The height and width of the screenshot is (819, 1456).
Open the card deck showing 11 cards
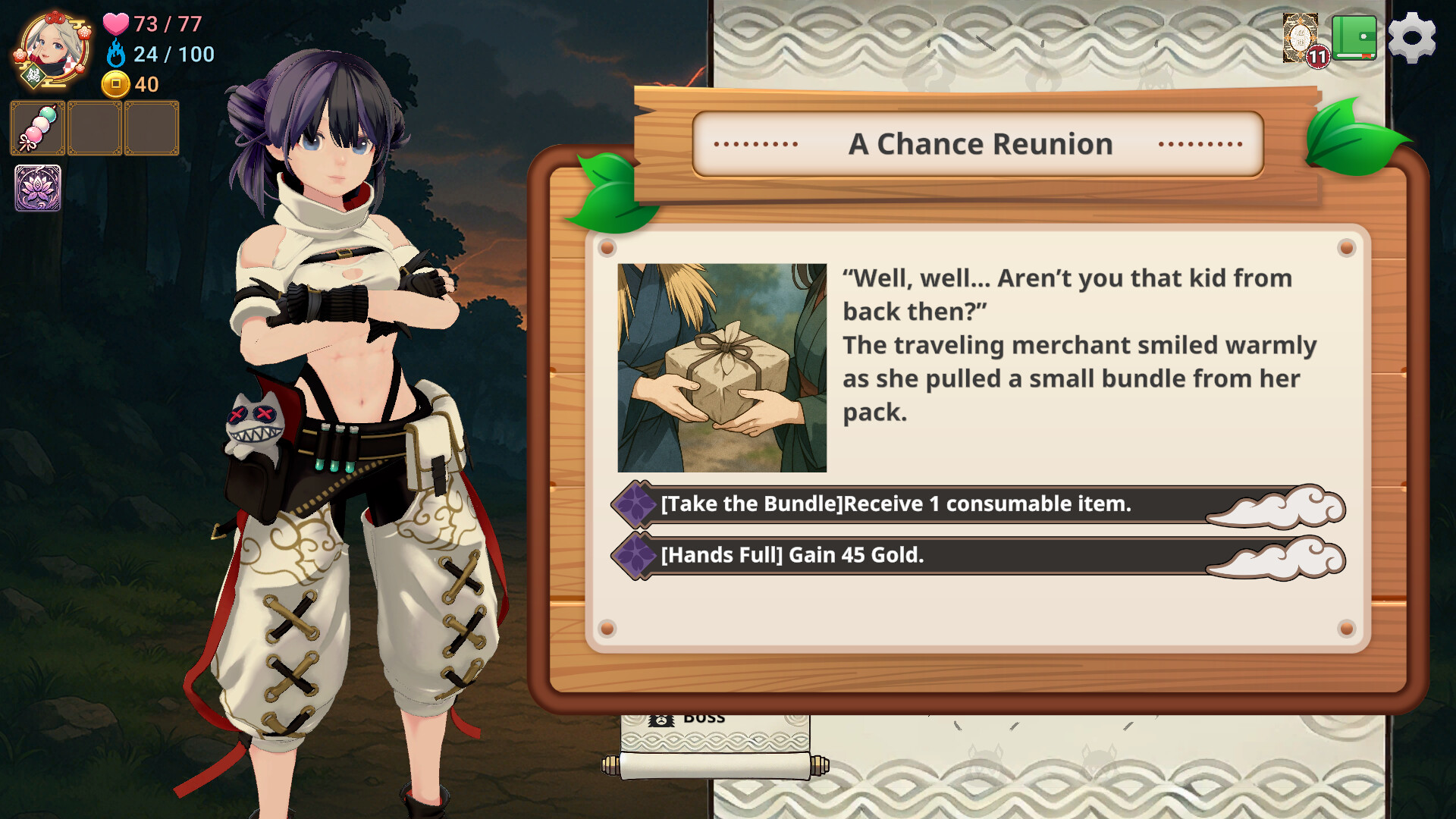click(1299, 38)
